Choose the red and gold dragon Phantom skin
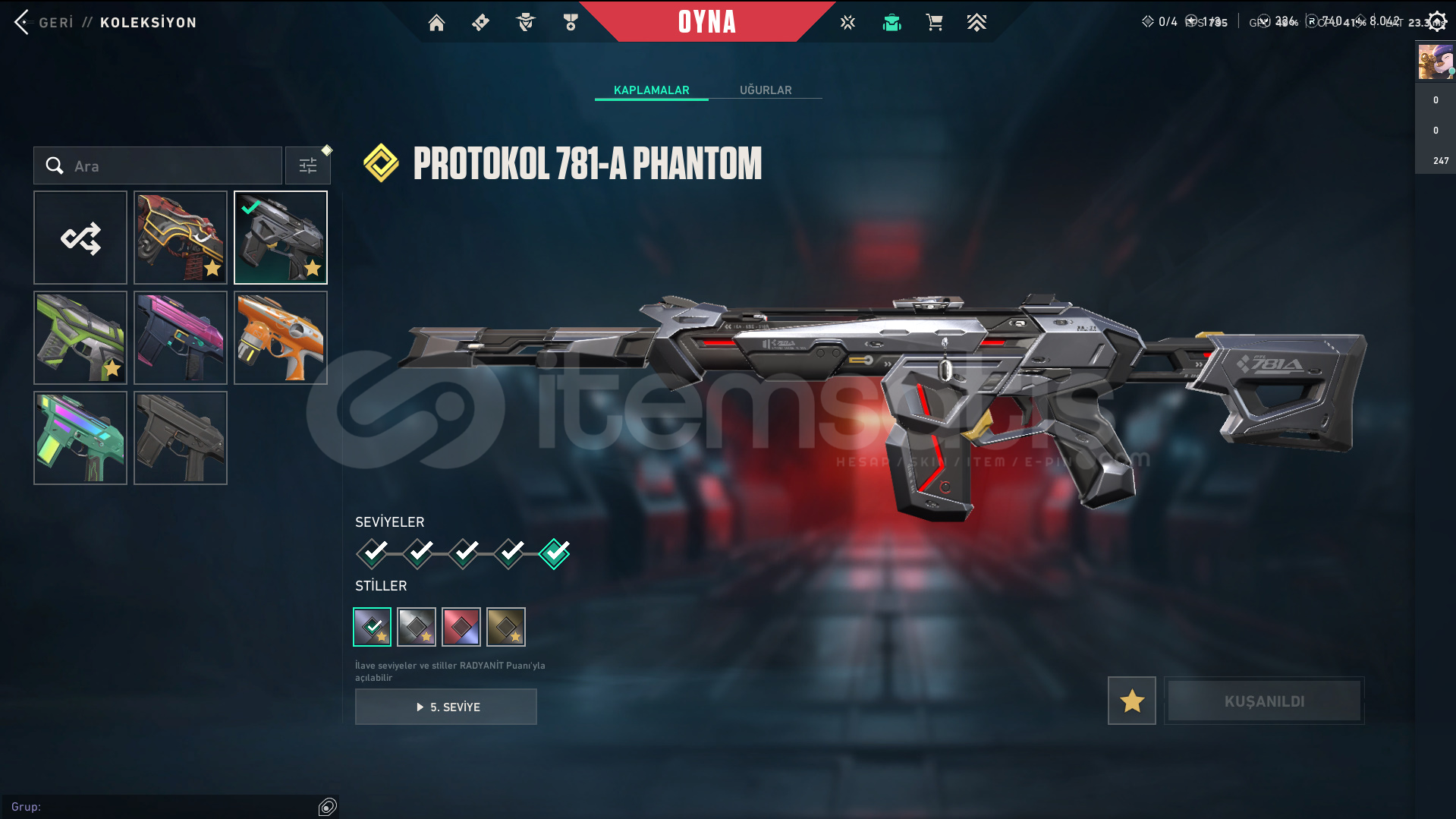 tap(181, 238)
